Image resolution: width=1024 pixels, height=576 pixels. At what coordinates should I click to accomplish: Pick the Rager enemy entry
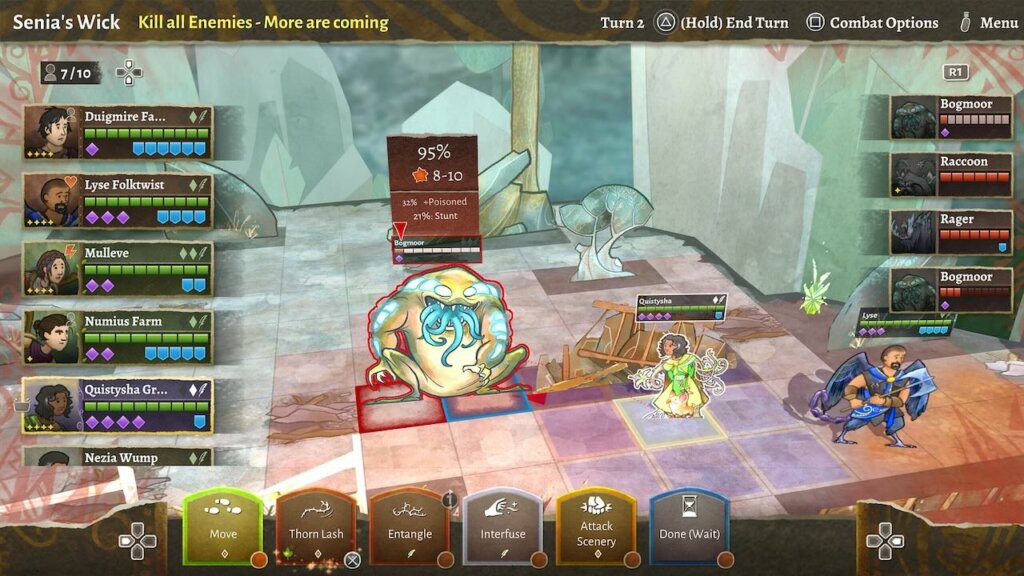pos(951,232)
